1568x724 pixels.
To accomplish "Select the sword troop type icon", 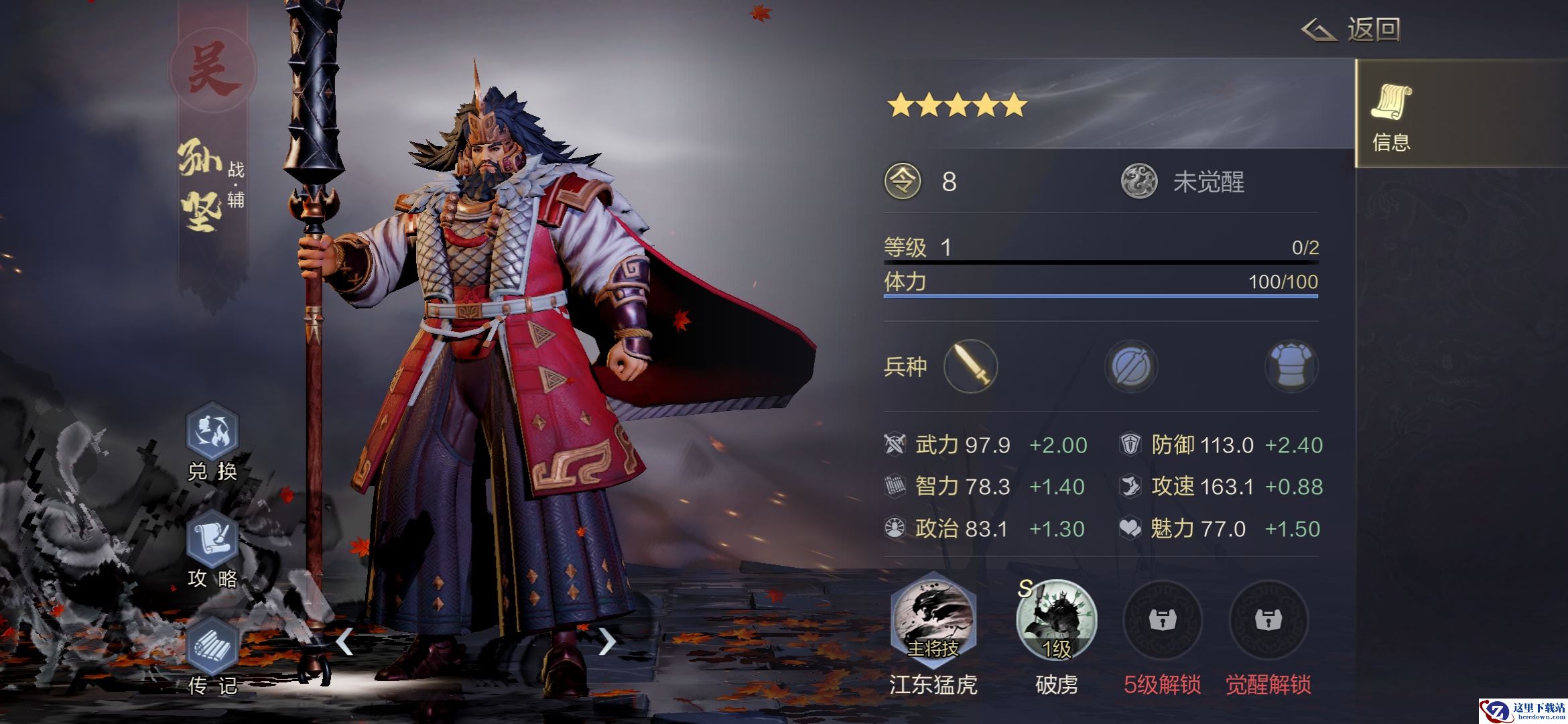I will [970, 366].
